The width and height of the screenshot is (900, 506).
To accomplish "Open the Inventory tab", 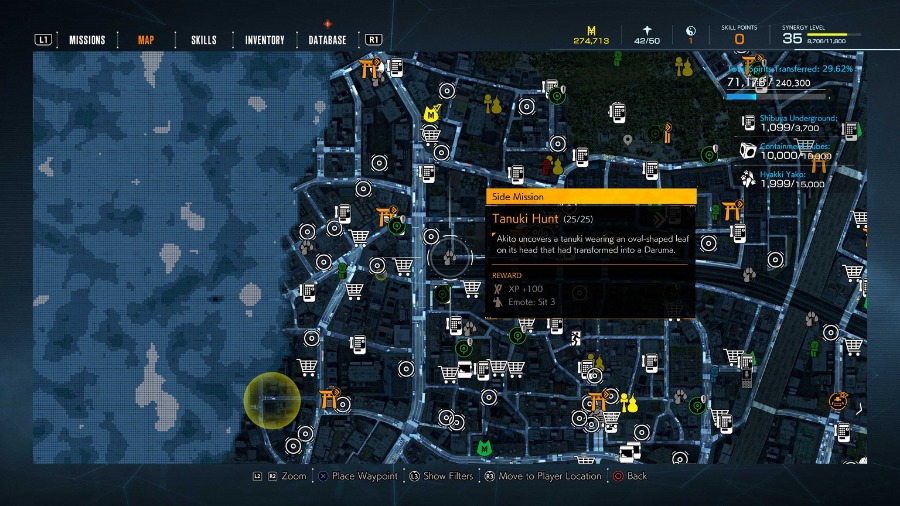I will coord(265,40).
